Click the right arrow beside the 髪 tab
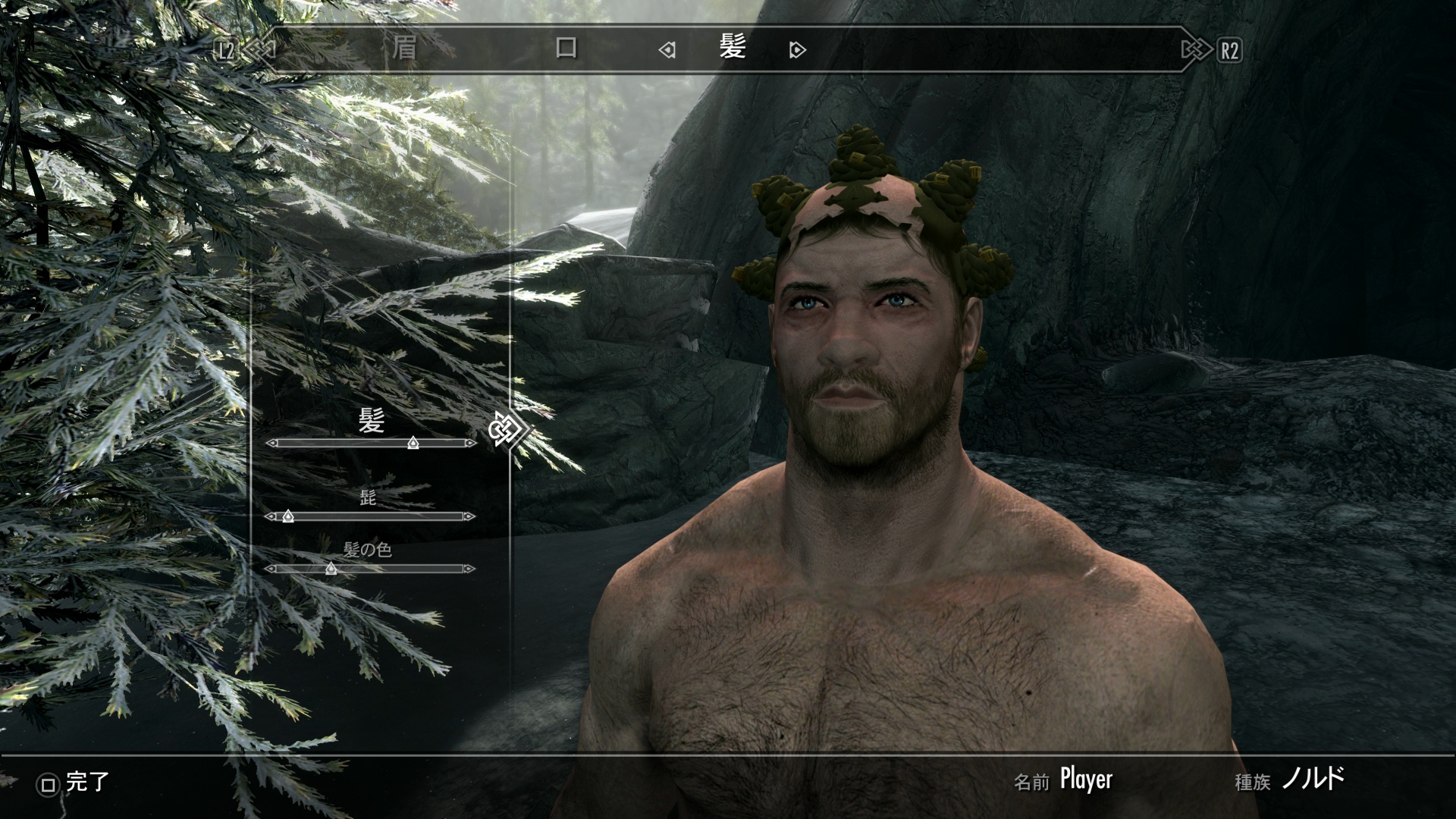The image size is (1456, 819). click(797, 51)
